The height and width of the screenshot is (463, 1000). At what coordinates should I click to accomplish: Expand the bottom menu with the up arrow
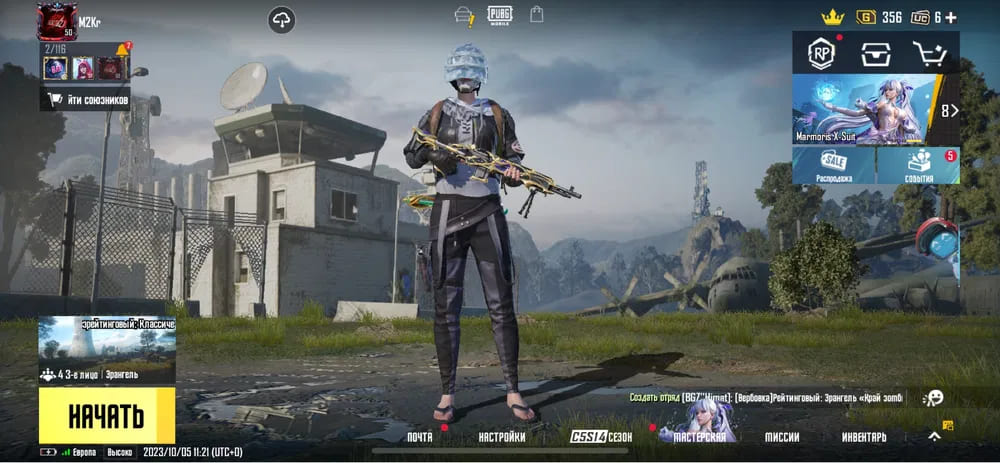pyautogui.click(x=934, y=436)
